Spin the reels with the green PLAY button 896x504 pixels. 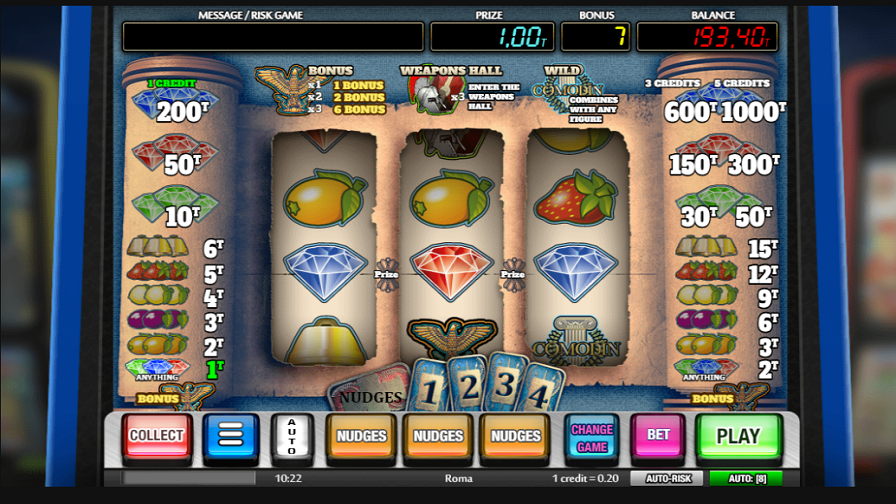click(x=738, y=436)
